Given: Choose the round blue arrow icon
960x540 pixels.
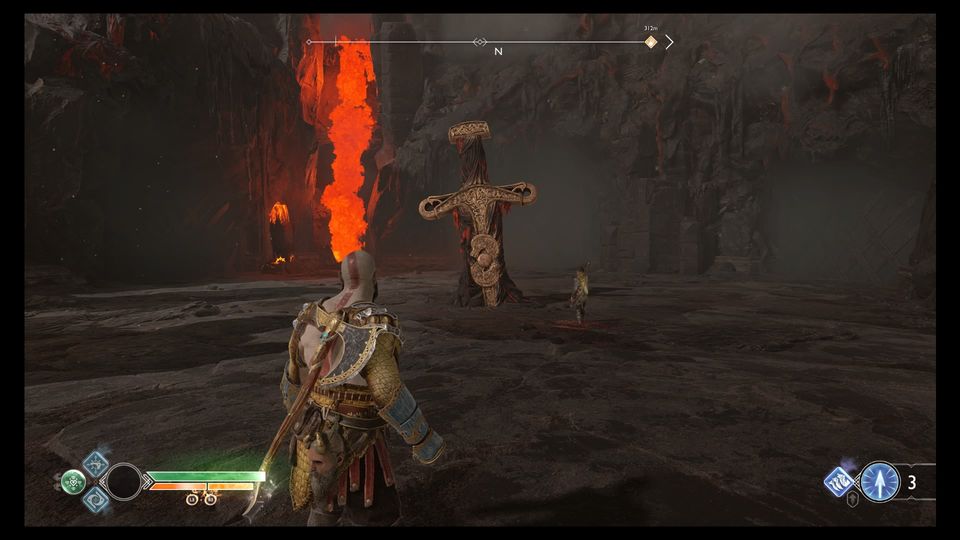Looking at the screenshot, I should point(880,481).
